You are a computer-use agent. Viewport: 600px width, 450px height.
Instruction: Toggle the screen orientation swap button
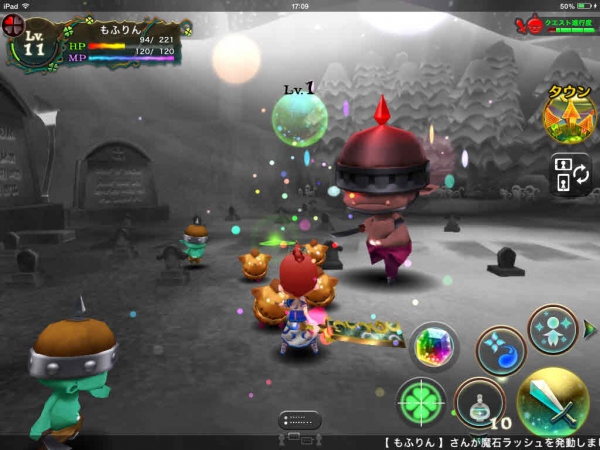[x=570, y=173]
